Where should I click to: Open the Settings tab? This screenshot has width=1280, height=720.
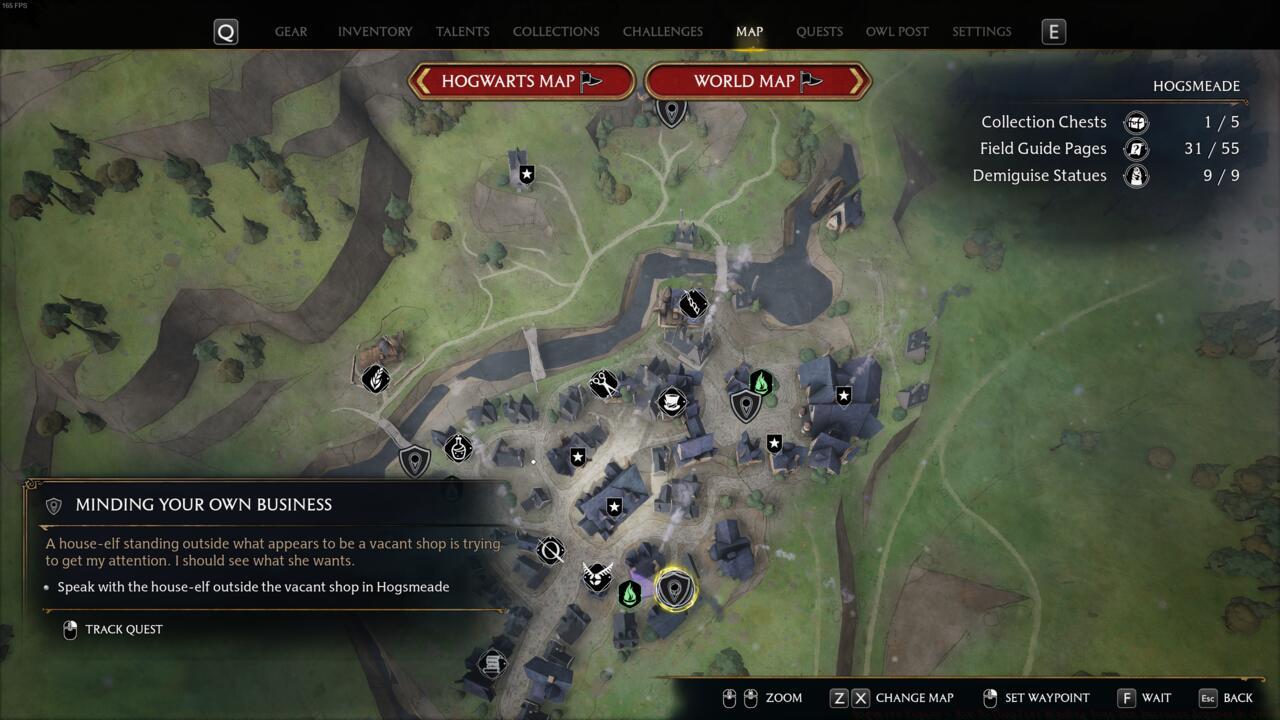pyautogui.click(x=981, y=31)
